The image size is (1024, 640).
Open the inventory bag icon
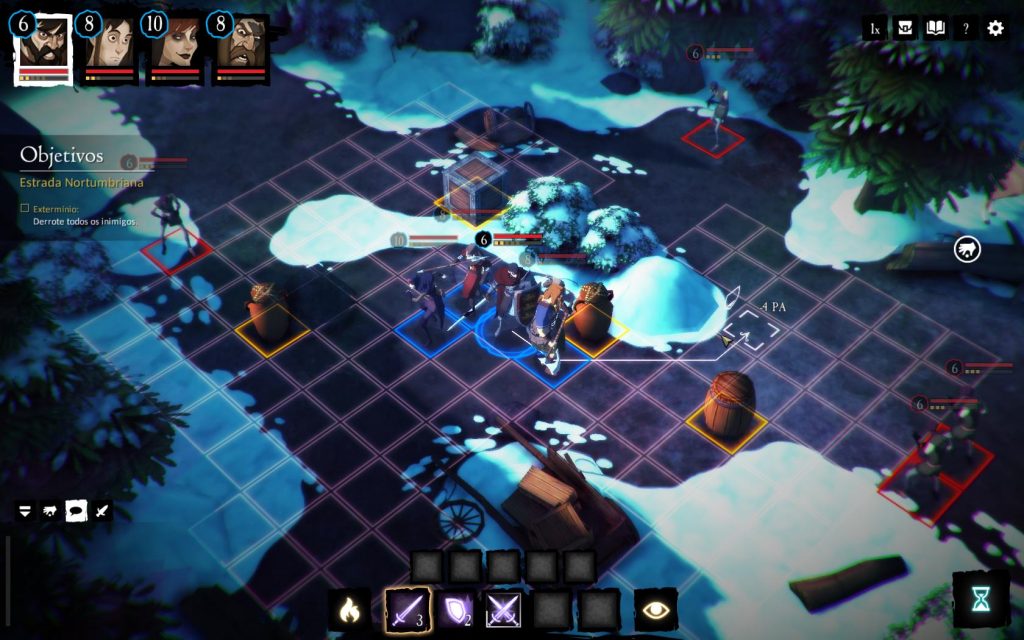click(905, 29)
